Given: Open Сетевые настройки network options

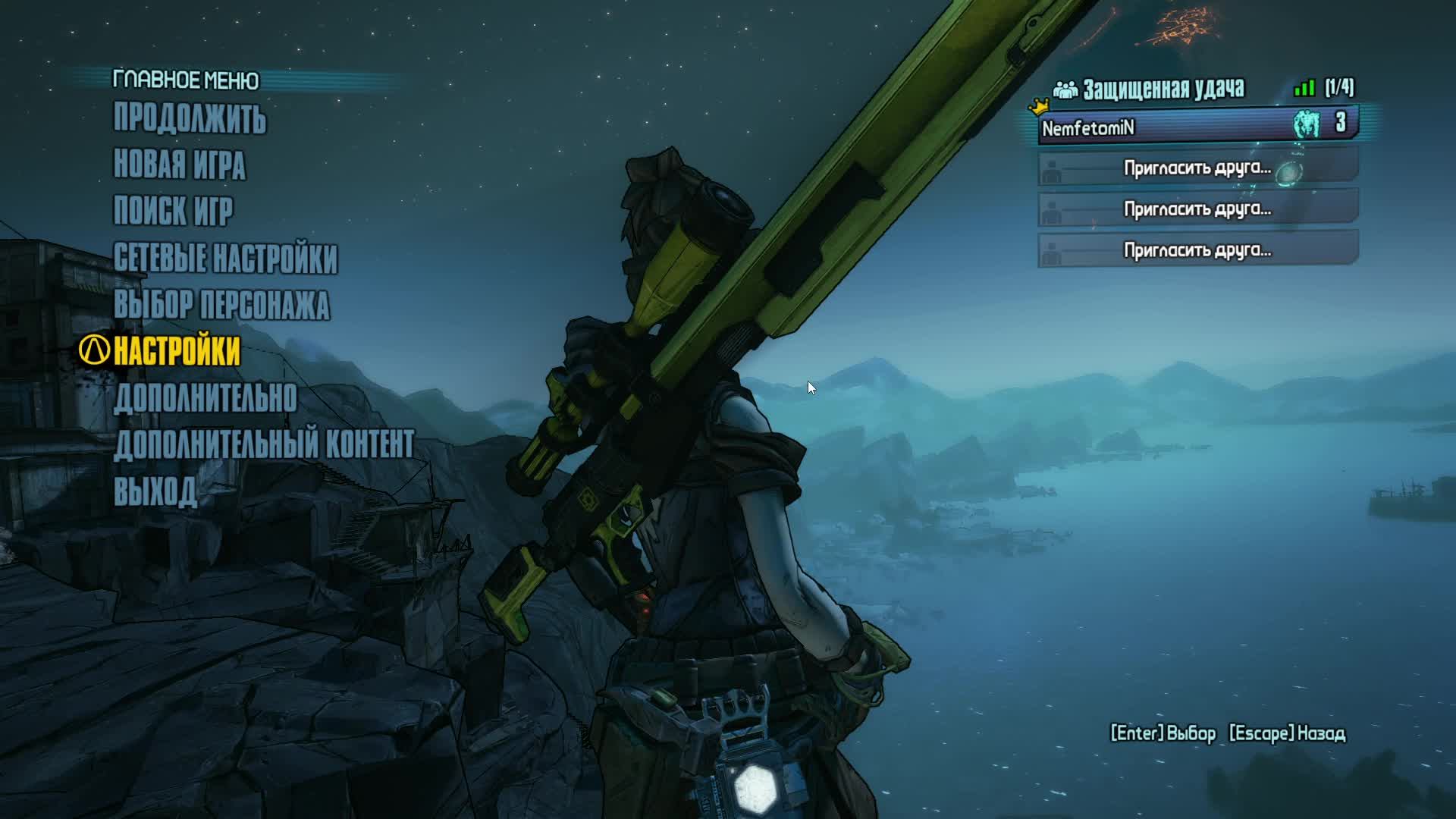Looking at the screenshot, I should (225, 259).
